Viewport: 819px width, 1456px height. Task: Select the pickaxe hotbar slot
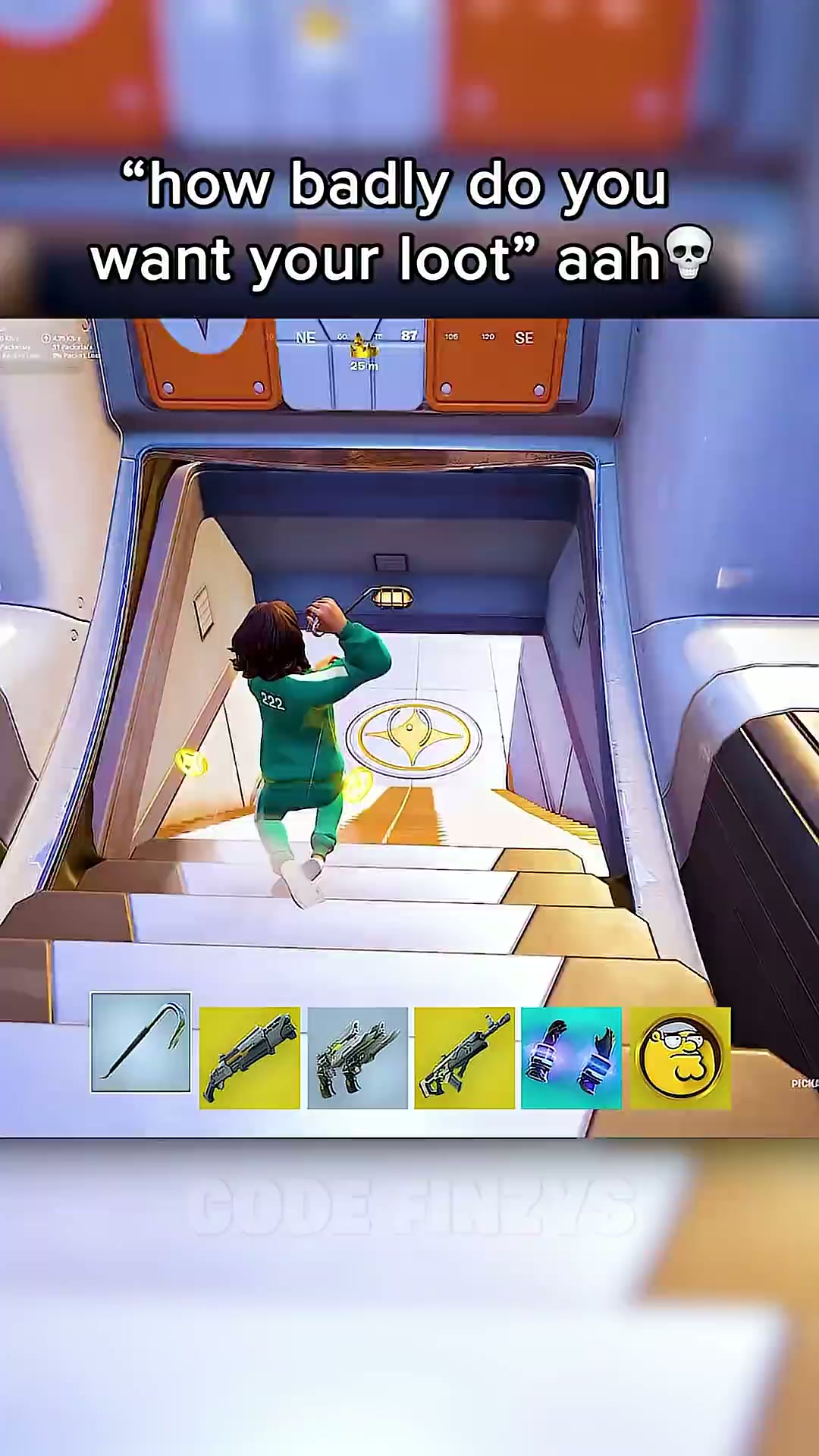(140, 1043)
